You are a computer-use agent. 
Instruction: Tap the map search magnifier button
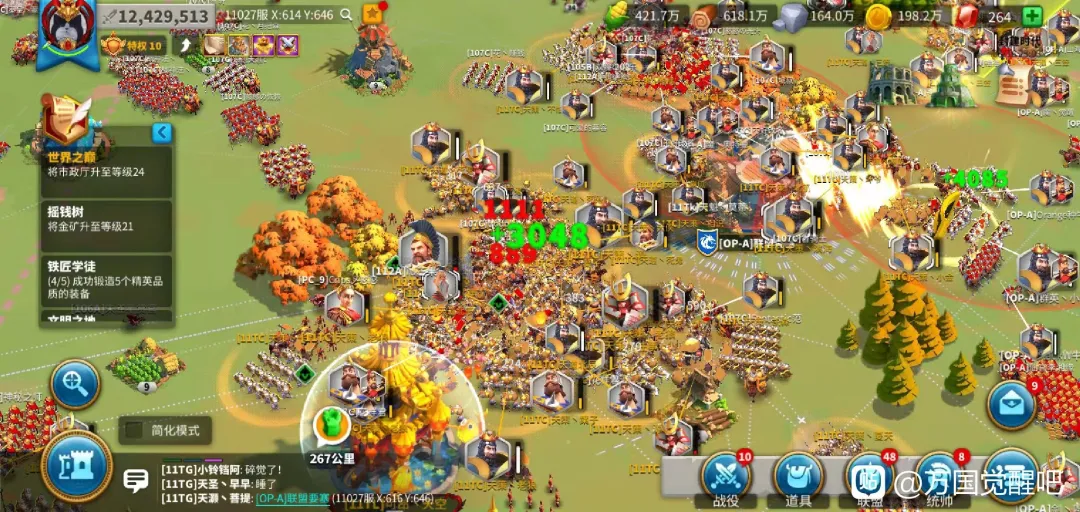click(x=75, y=383)
